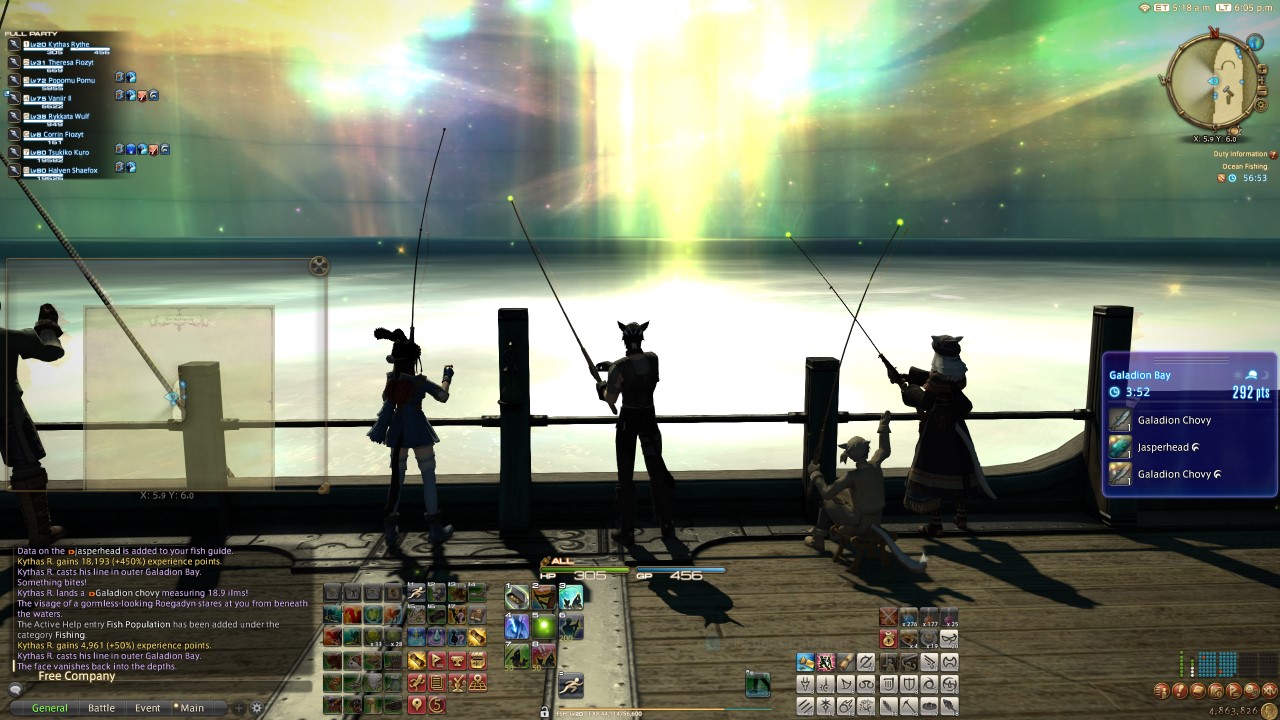This screenshot has height=720, width=1280.
Task: Toggle the hotbar lock padlock
Action: click(x=545, y=712)
